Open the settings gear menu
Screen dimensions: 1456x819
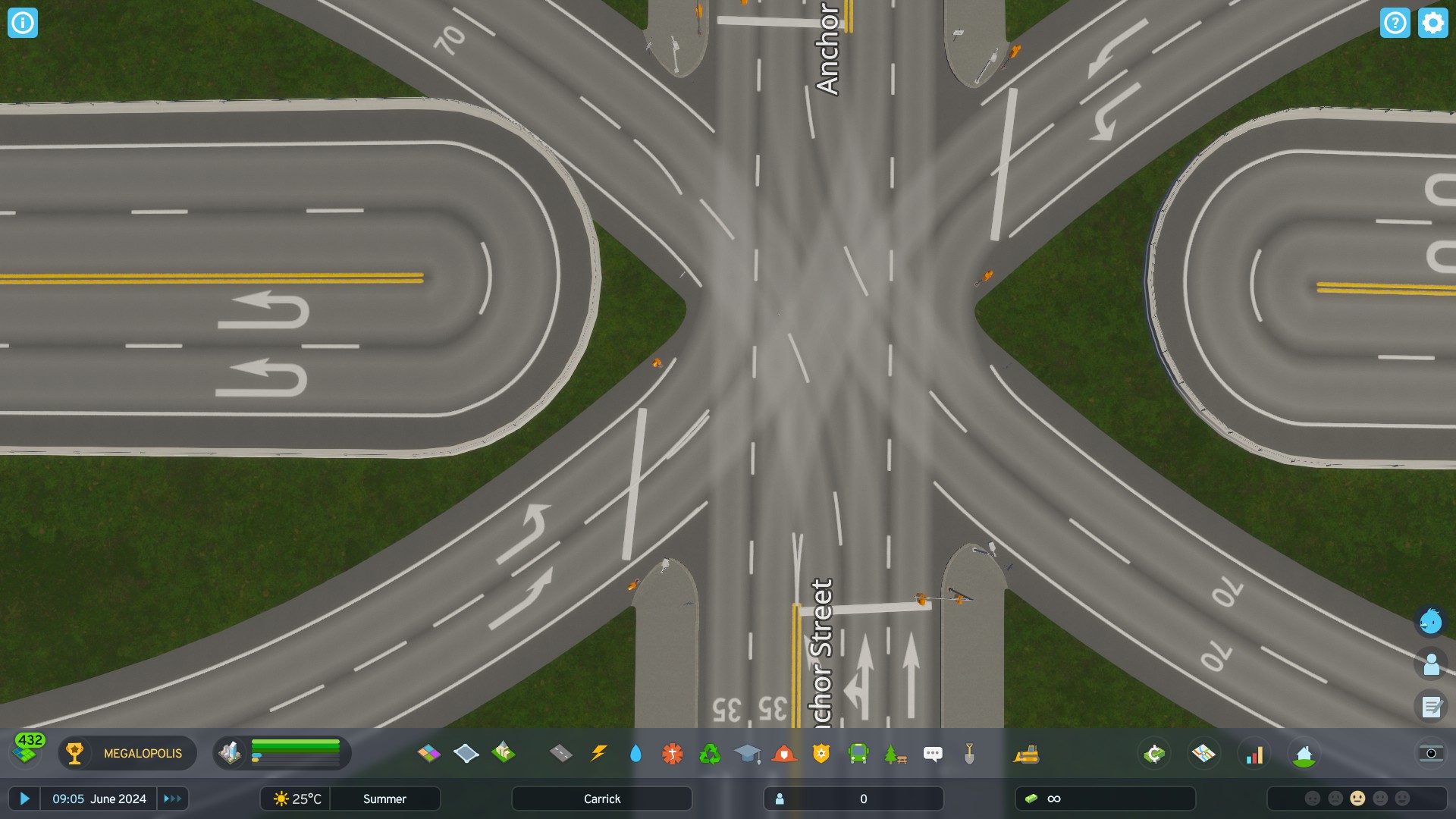click(x=1432, y=23)
